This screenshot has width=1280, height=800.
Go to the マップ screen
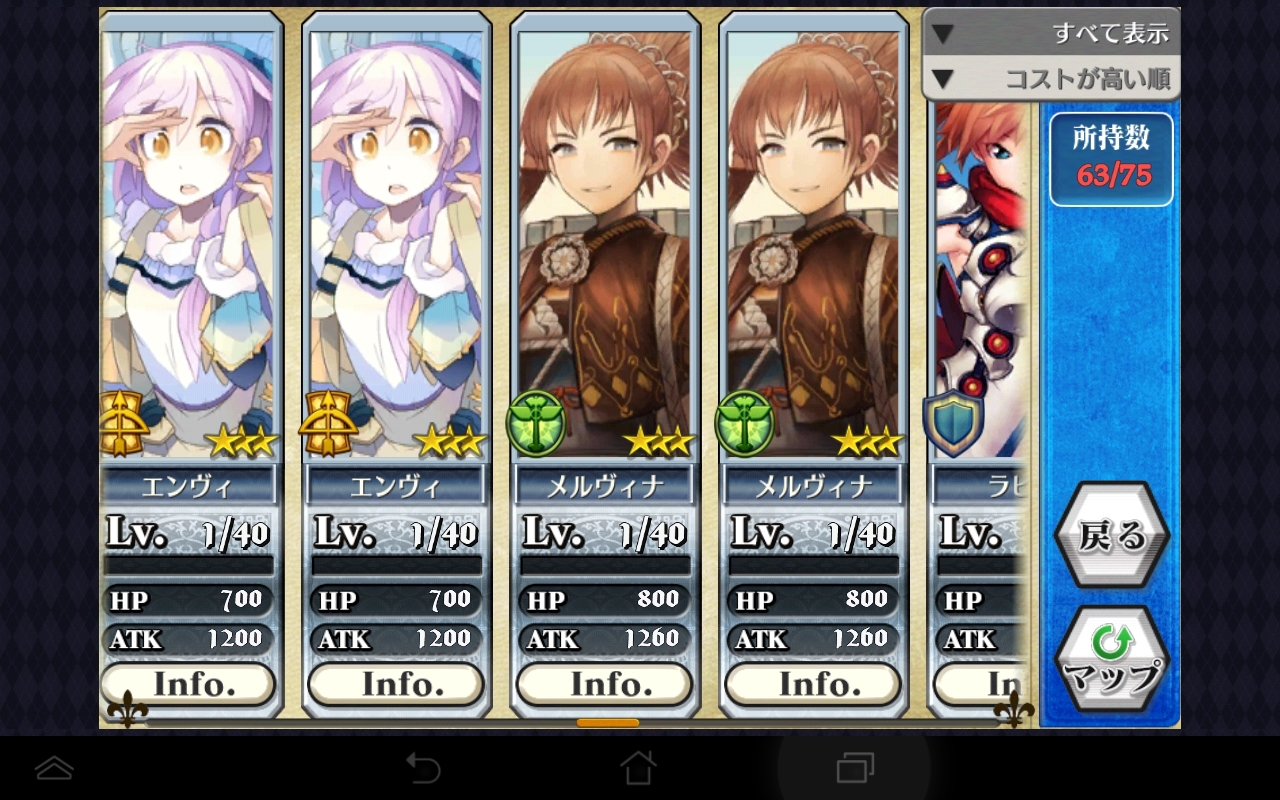[x=1111, y=660]
